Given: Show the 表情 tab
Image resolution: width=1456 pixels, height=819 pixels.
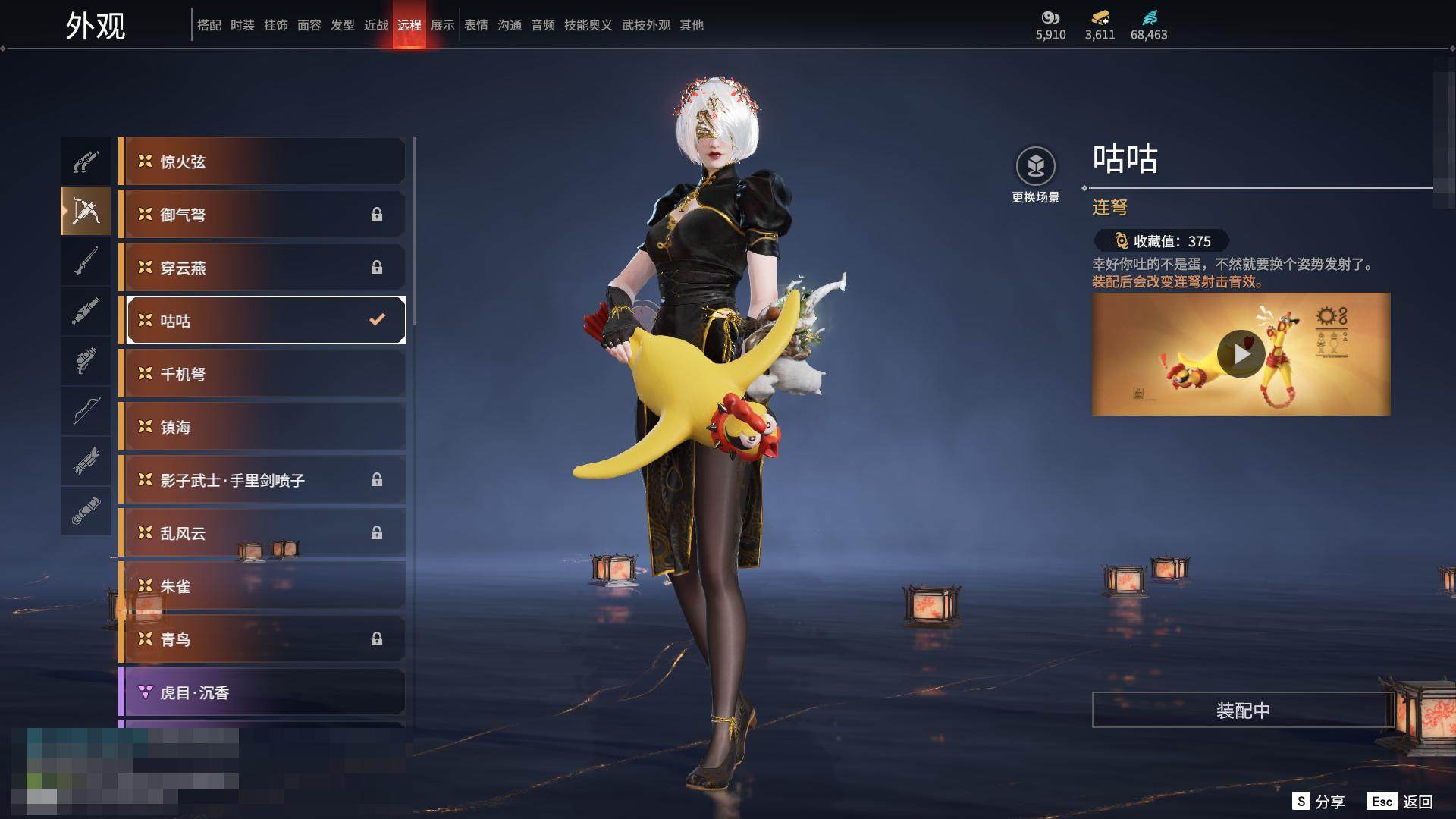Looking at the screenshot, I should (475, 25).
